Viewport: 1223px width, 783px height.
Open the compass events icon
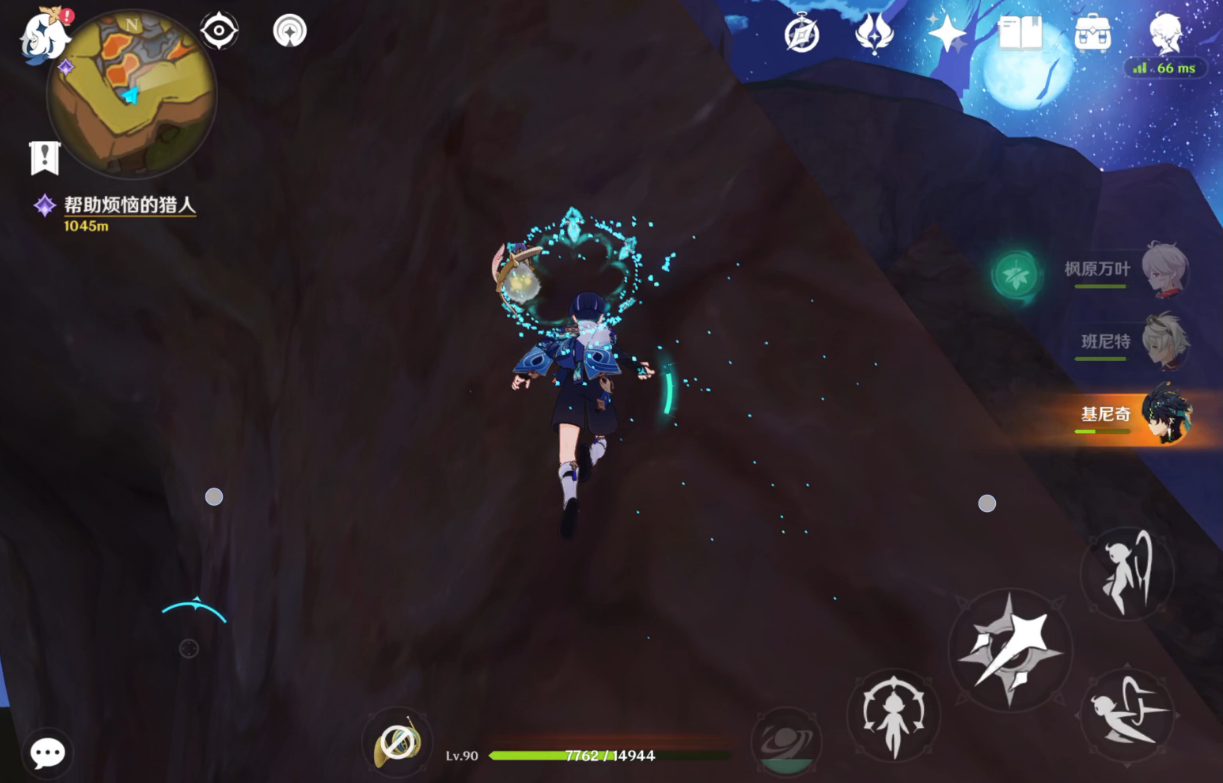802,34
